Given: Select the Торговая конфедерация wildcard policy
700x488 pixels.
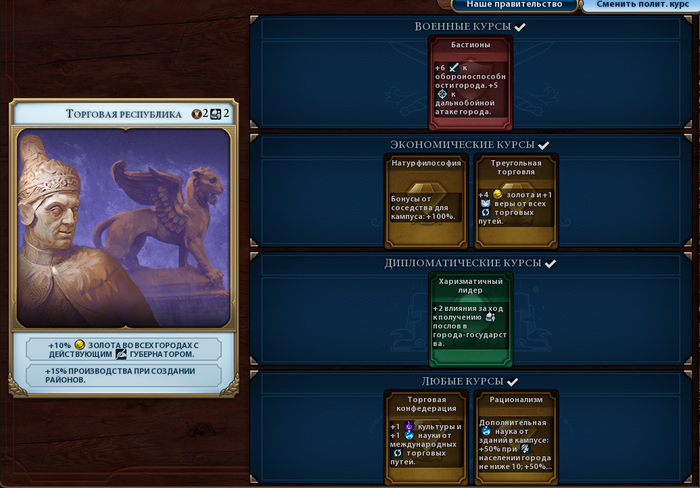Looking at the screenshot, I should [427, 438].
